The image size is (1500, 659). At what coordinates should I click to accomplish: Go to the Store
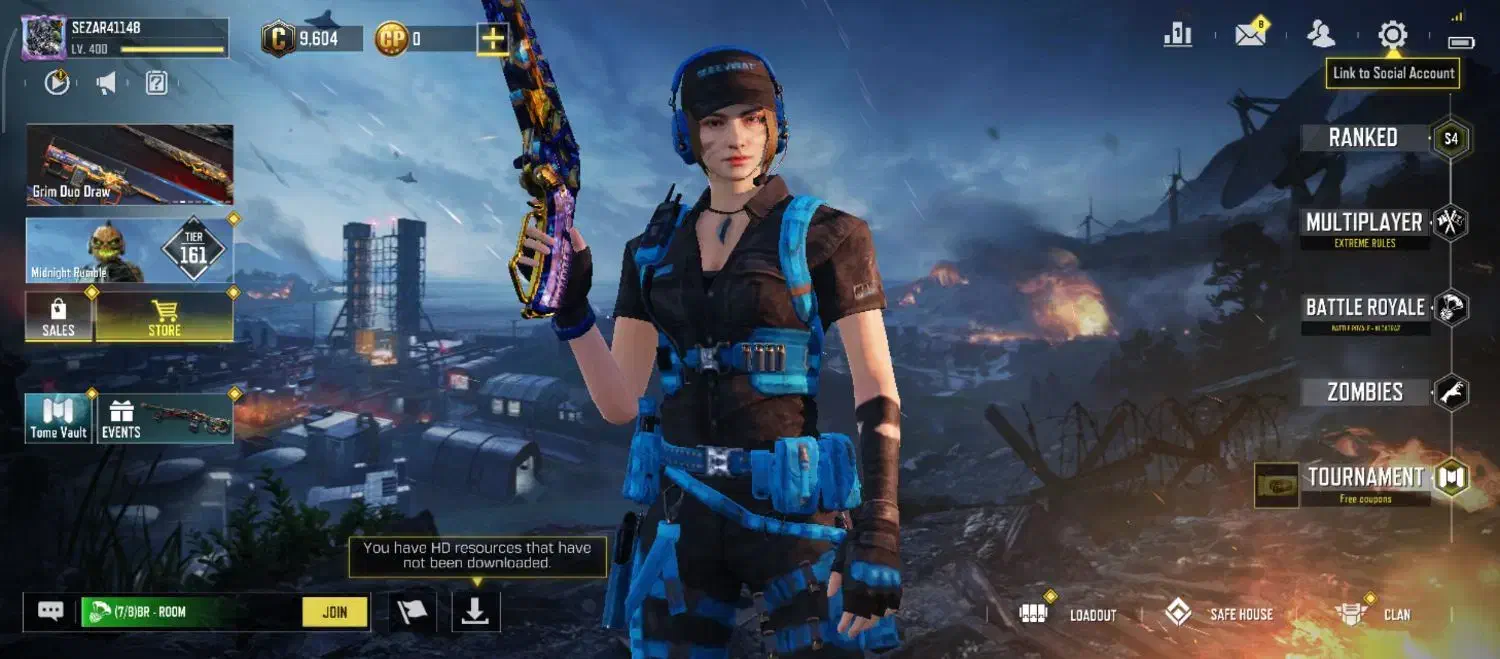(165, 317)
